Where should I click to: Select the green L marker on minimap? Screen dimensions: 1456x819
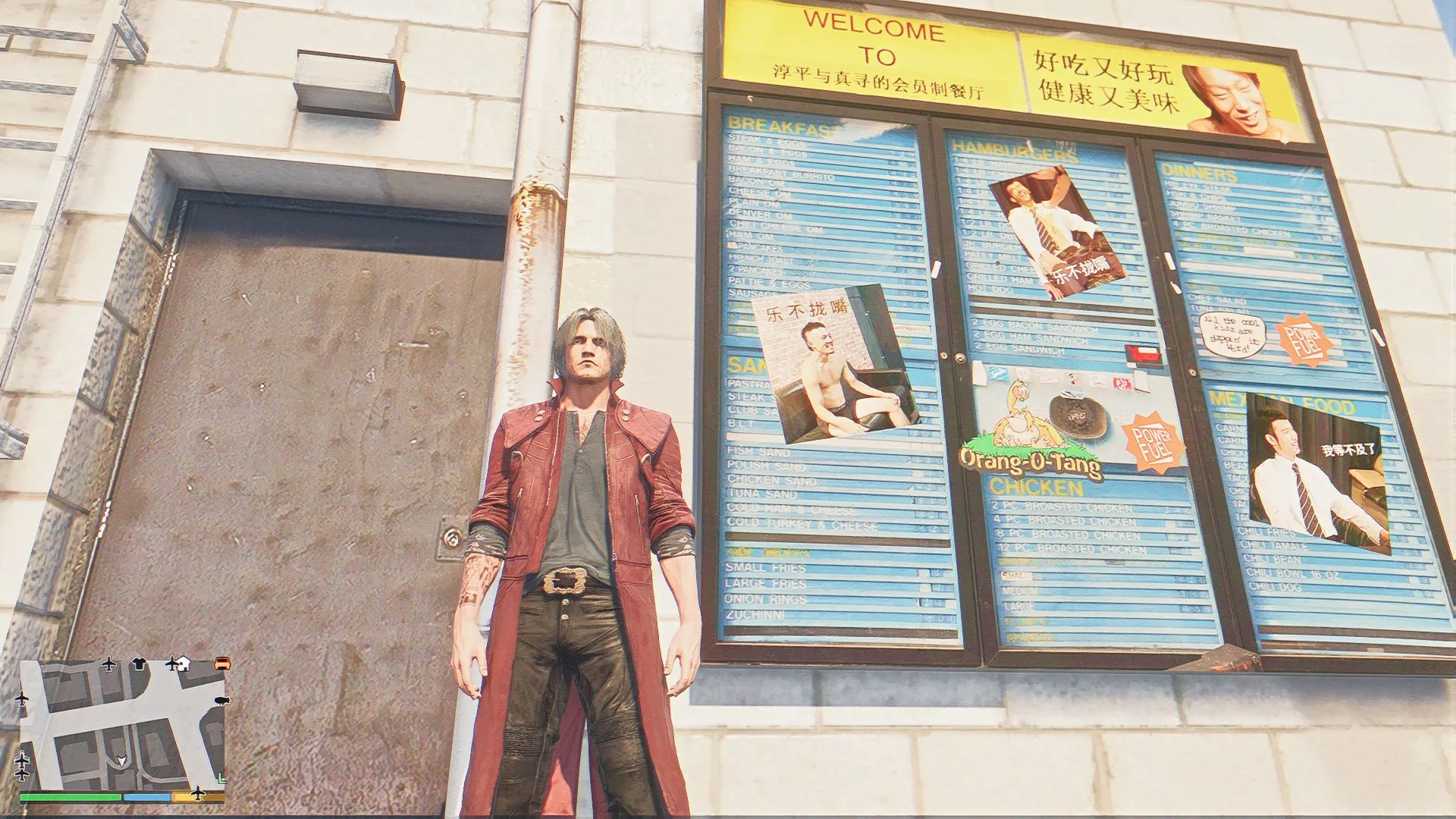[221, 777]
